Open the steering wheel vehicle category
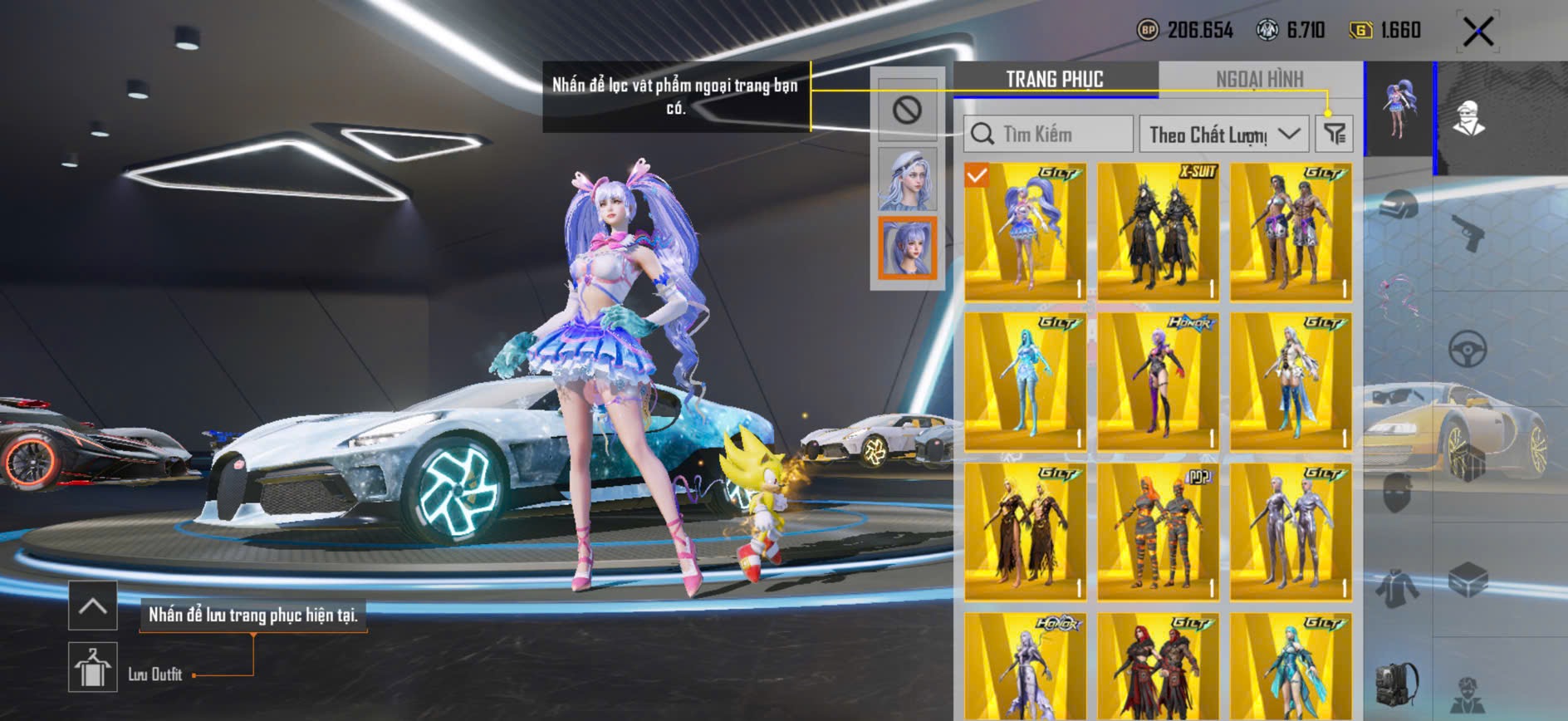The height and width of the screenshot is (721, 1568). 1468,349
